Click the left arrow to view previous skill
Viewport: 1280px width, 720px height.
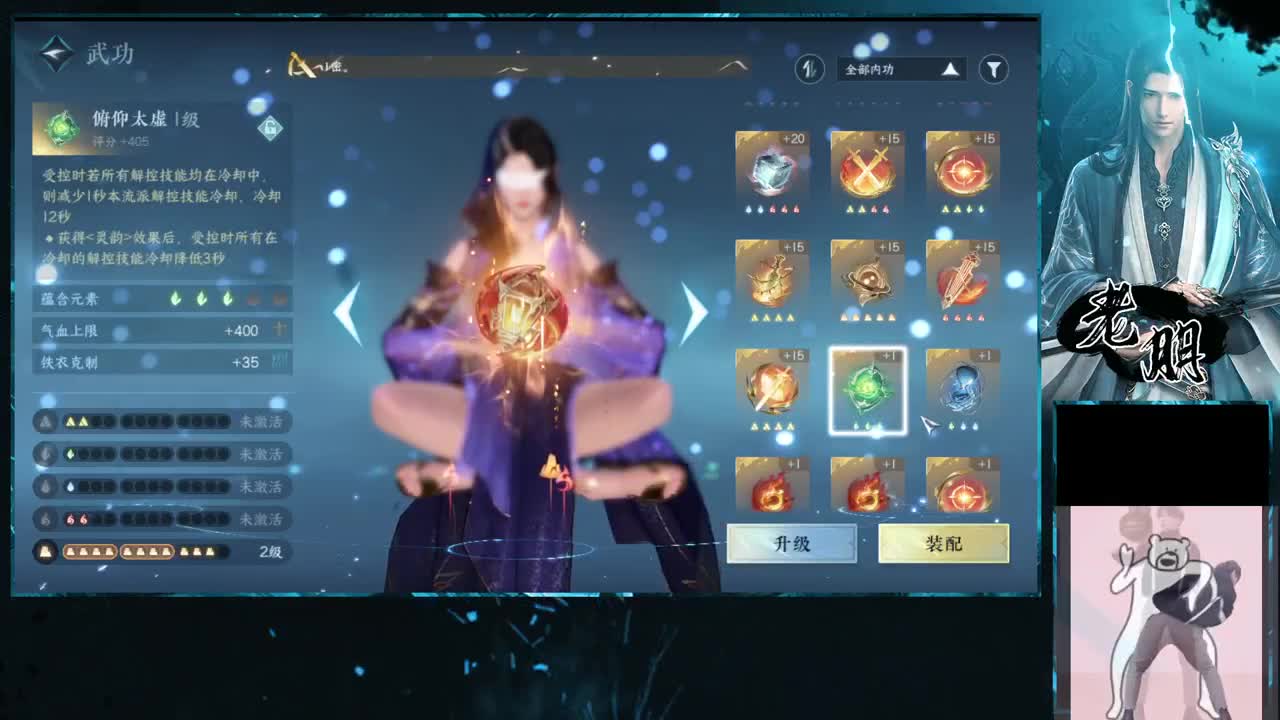[347, 313]
